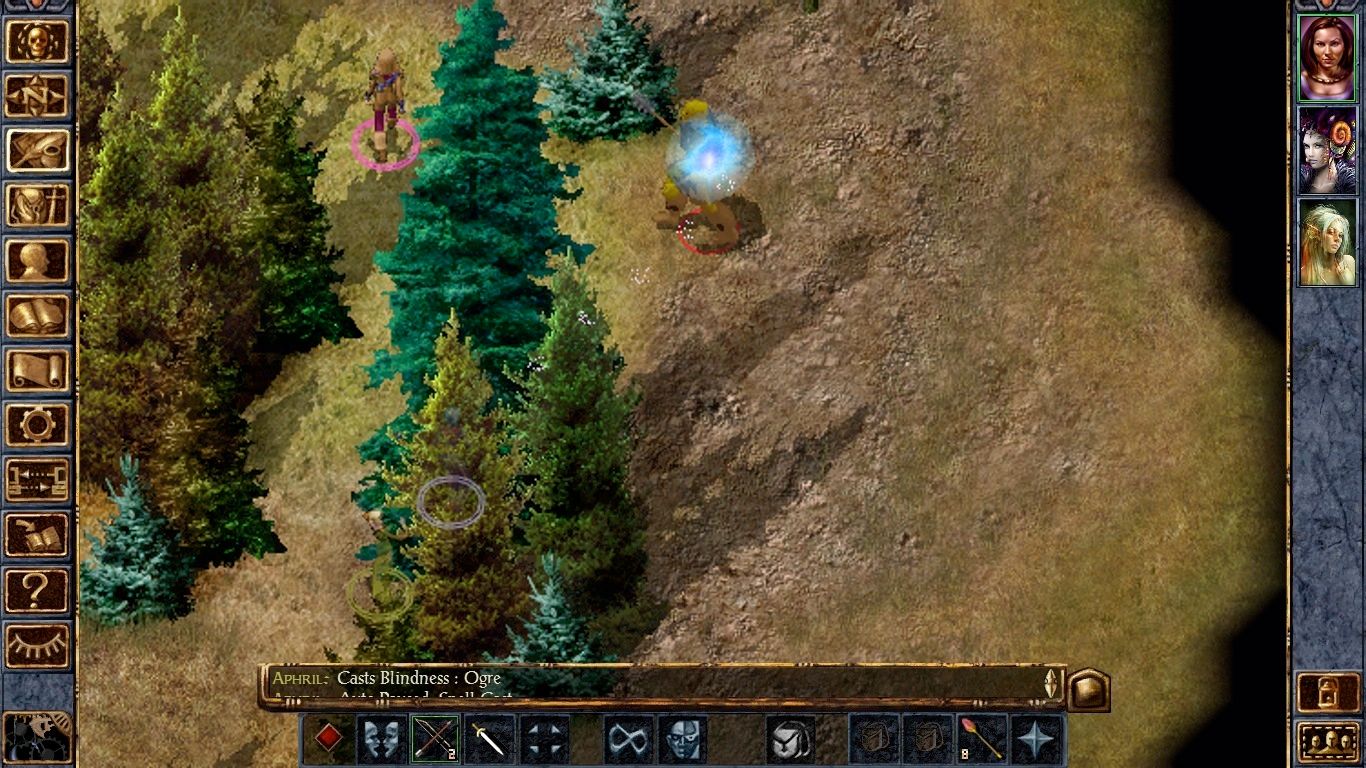Click the infinity select-all icon
The image size is (1366, 768).
click(x=628, y=740)
